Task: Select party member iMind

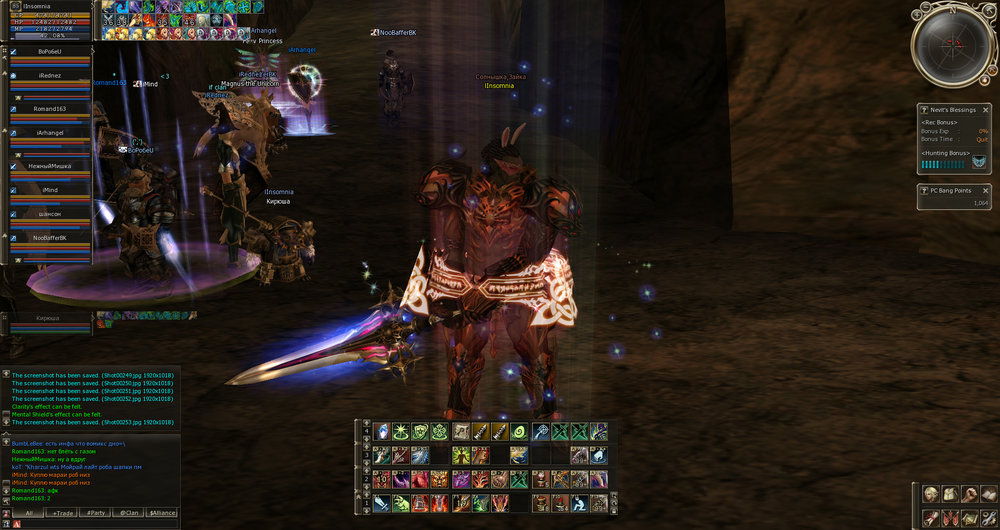Action: coord(50,189)
